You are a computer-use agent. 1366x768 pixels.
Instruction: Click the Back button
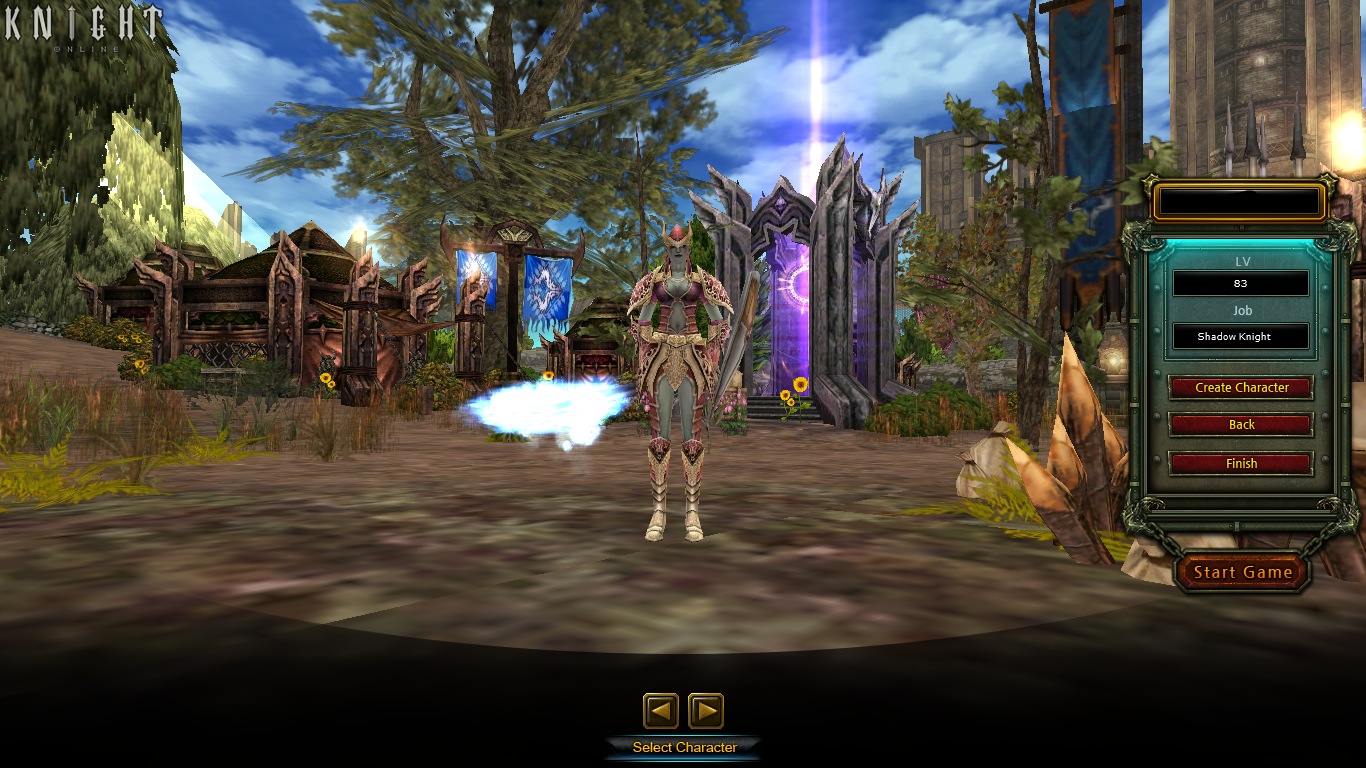point(1240,424)
